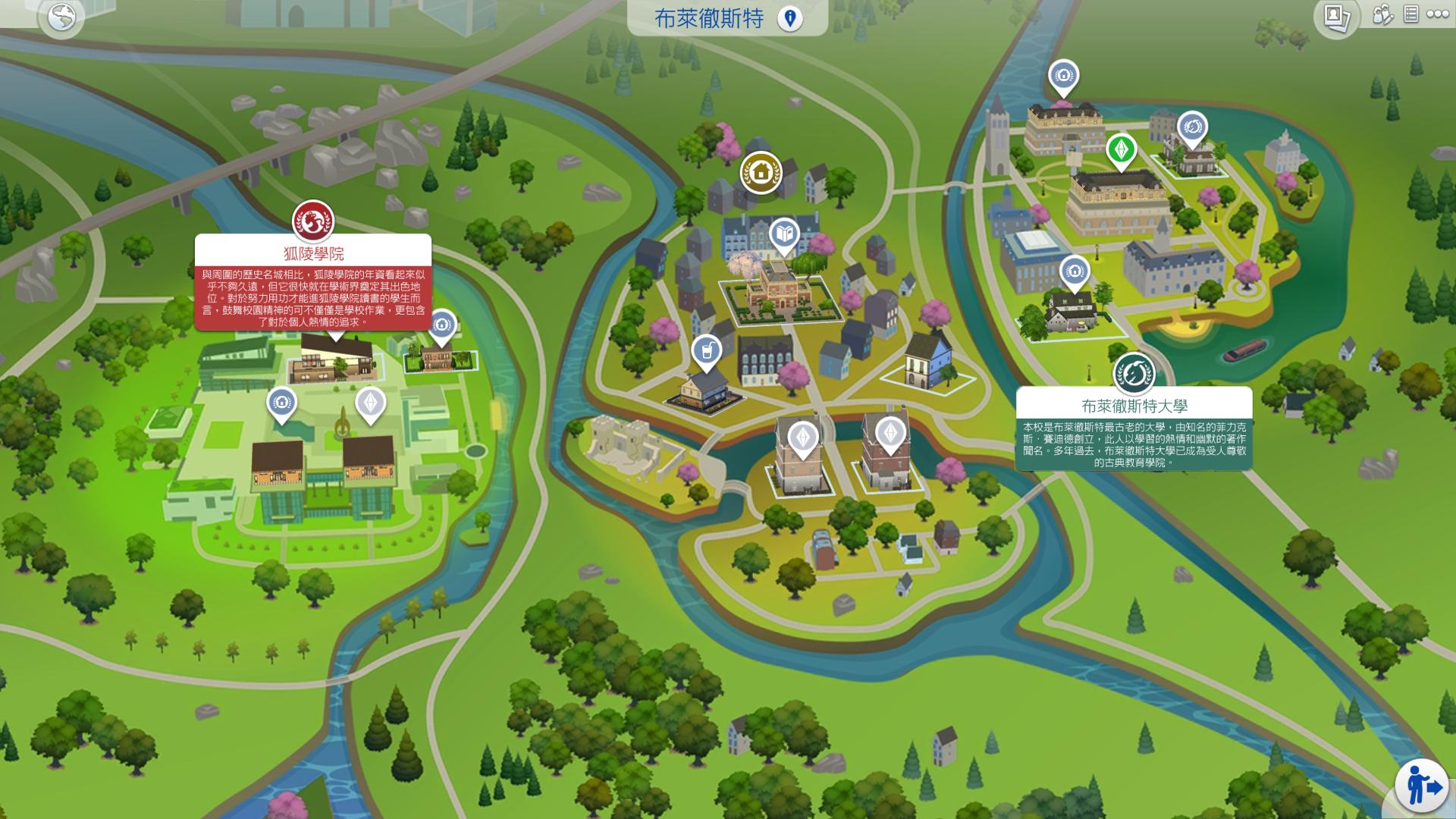Open the world selection globe button
Image resolution: width=1456 pixels, height=819 pixels.
[61, 17]
